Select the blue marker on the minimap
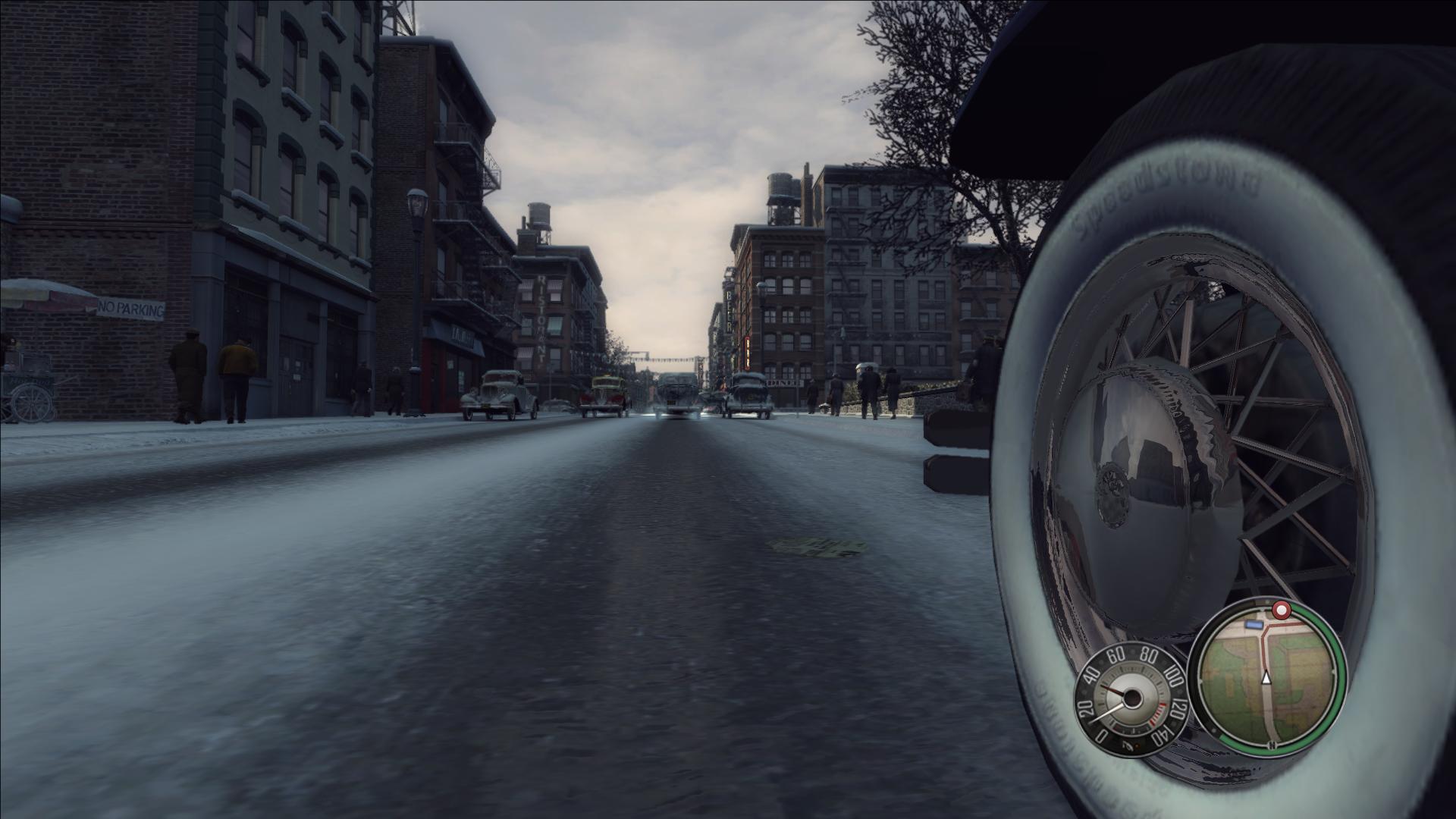The width and height of the screenshot is (1456, 819). point(1254,624)
